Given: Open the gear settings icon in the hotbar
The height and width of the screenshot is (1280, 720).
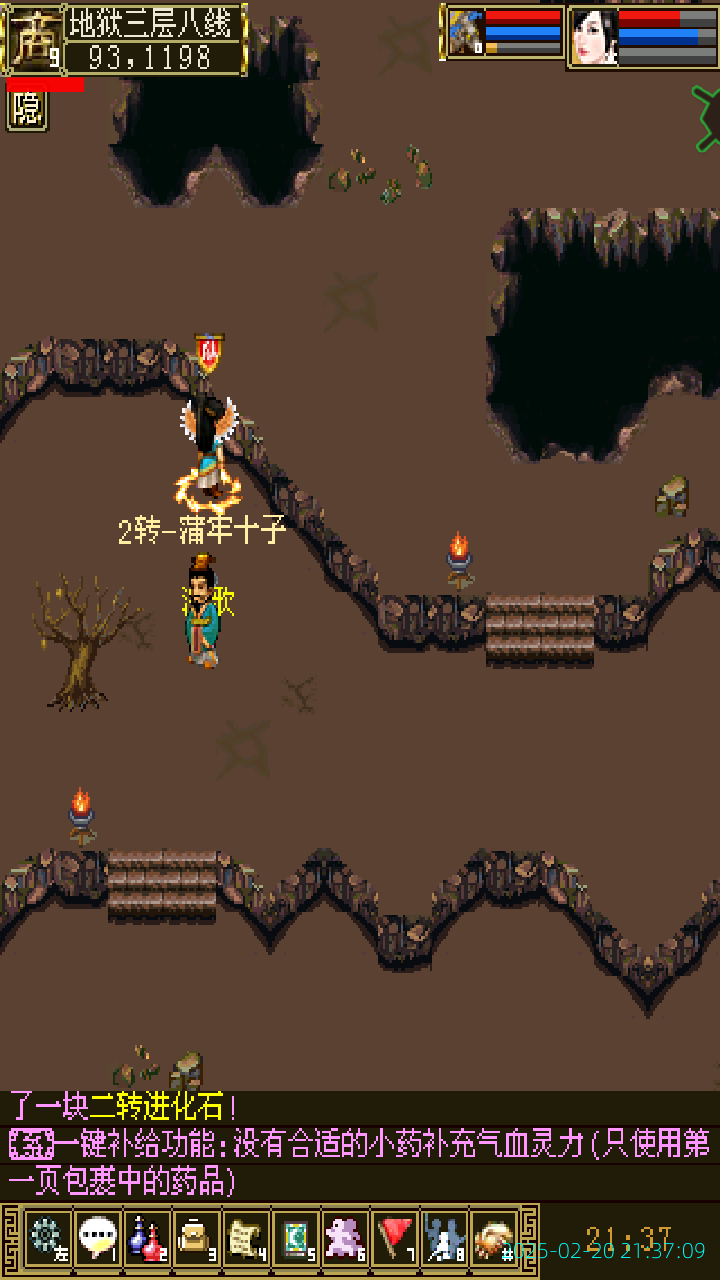Looking at the screenshot, I should pyautogui.click(x=47, y=1238).
